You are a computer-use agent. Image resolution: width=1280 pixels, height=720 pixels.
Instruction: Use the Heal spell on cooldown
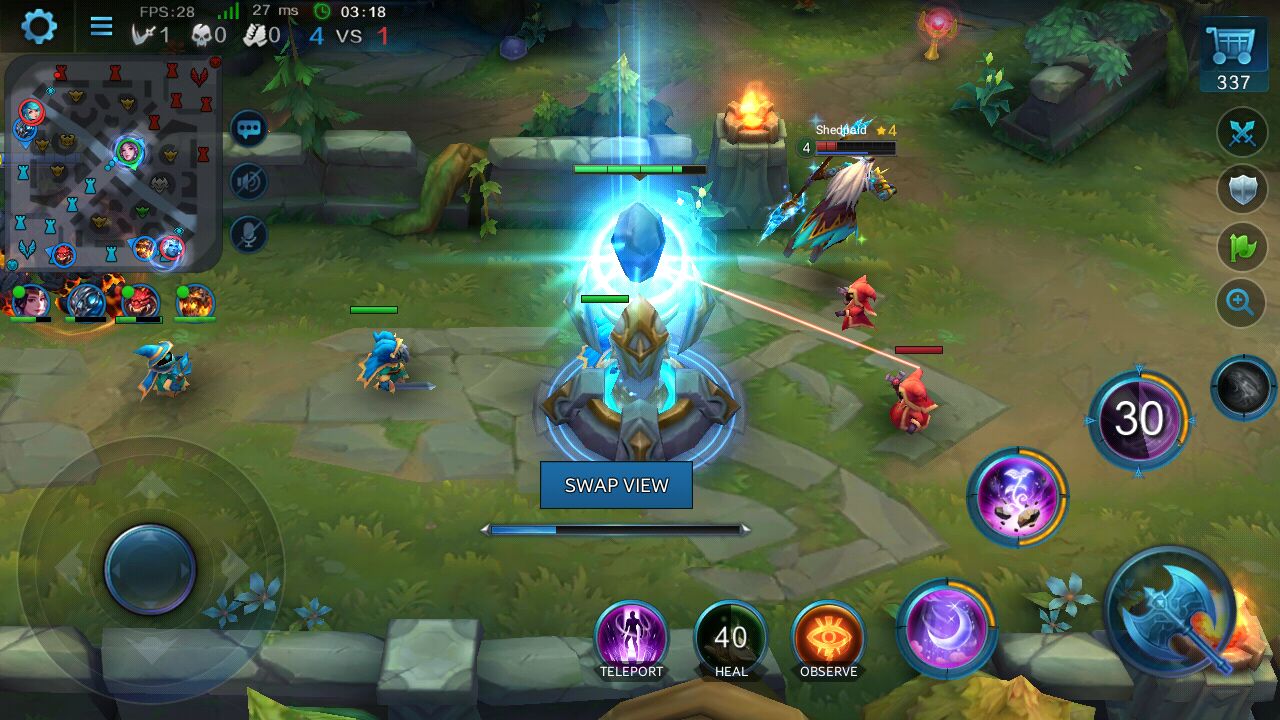click(730, 637)
